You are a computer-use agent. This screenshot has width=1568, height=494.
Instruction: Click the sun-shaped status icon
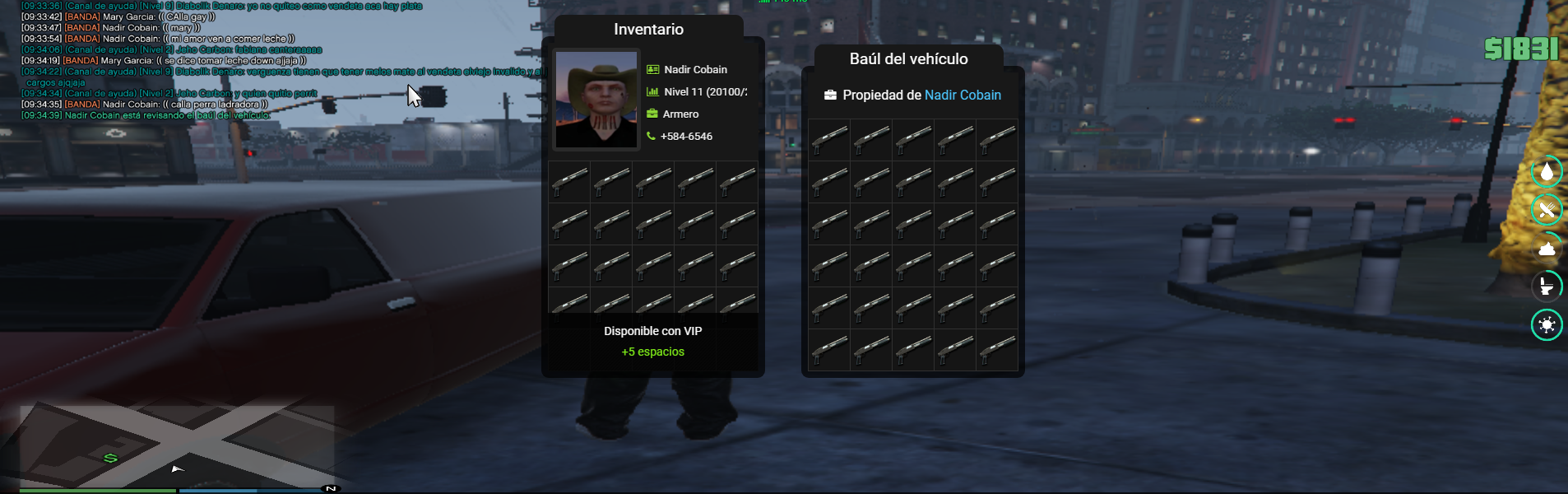1547,324
